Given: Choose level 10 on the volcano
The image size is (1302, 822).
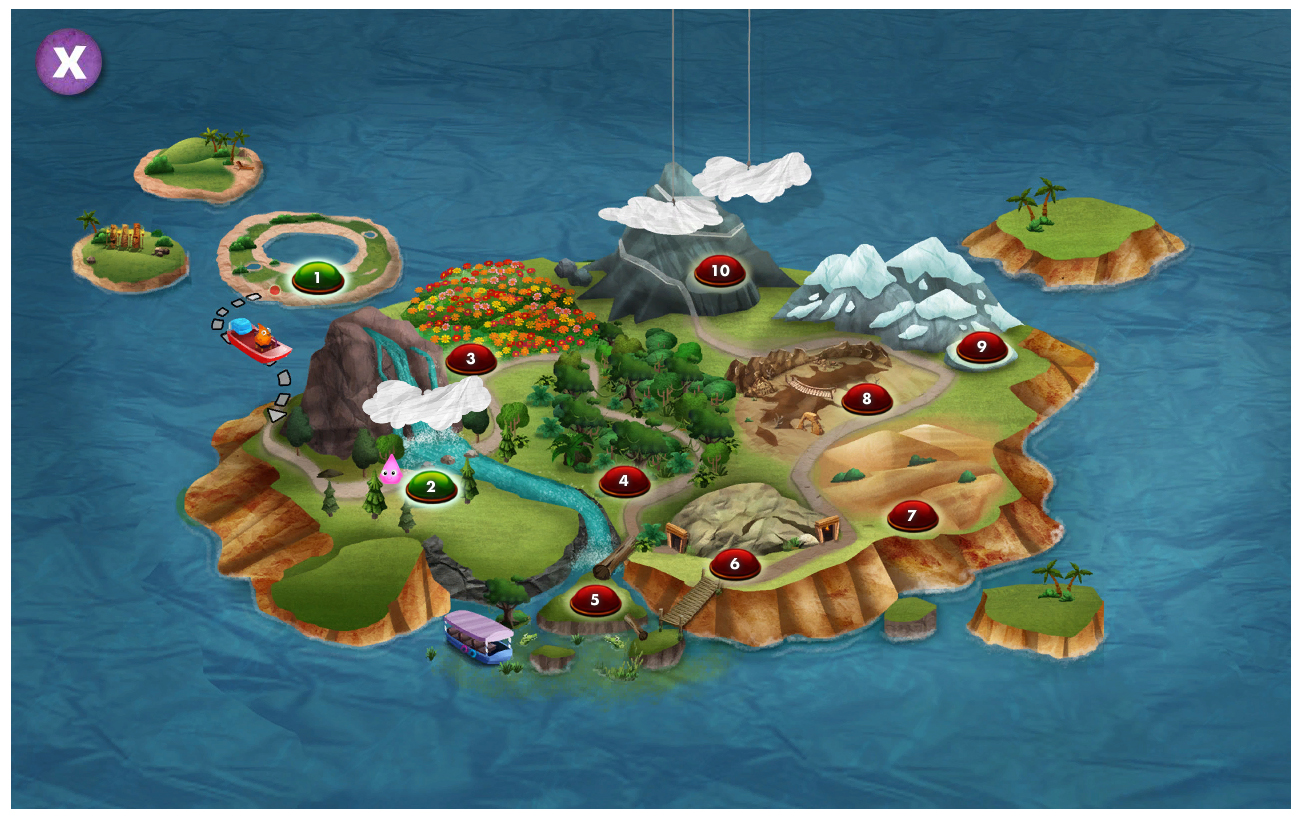Looking at the screenshot, I should [x=720, y=271].
